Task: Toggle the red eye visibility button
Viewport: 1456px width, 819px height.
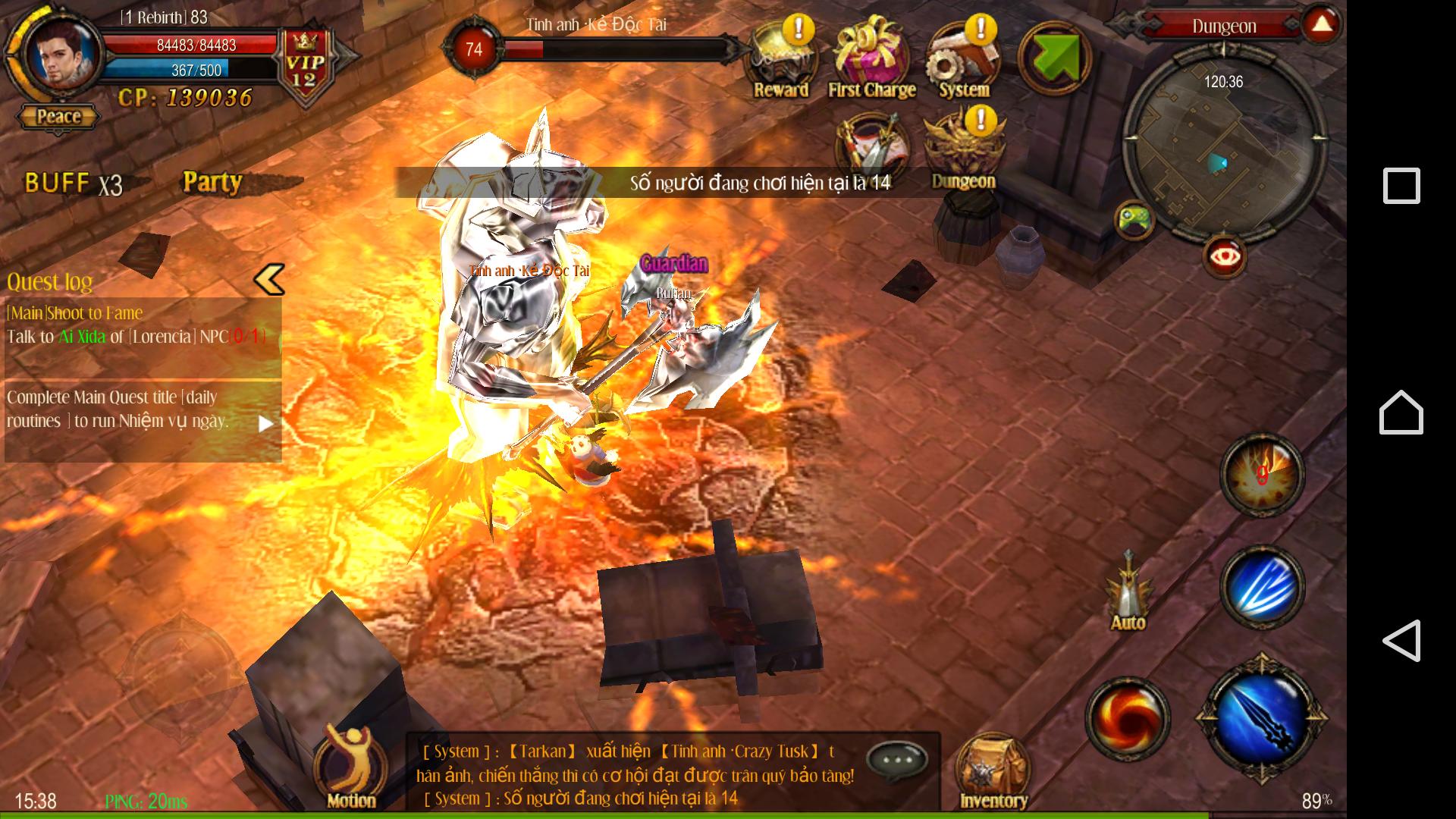Action: [x=1225, y=257]
